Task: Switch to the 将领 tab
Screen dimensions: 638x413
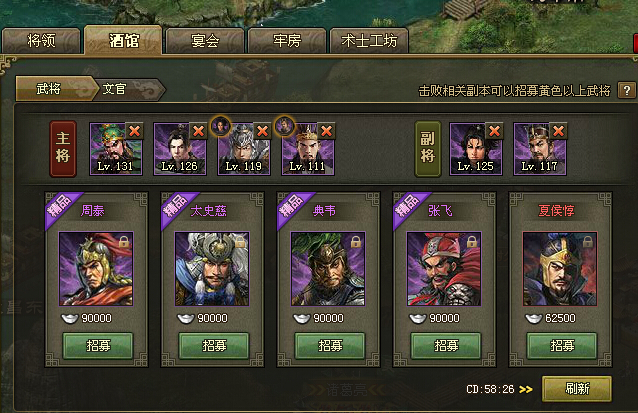Action: click(40, 42)
